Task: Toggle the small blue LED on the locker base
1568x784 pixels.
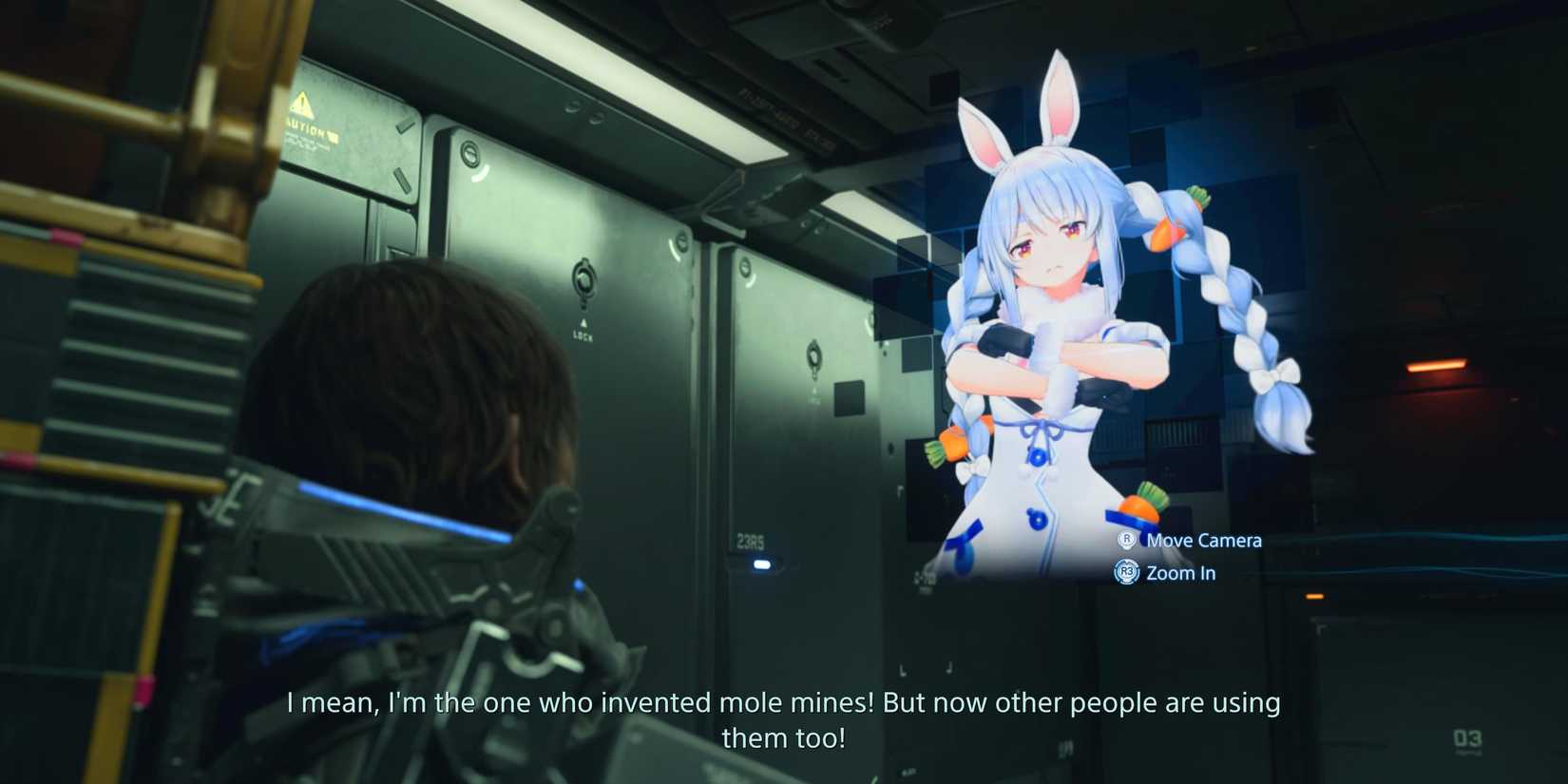Action: [760, 564]
